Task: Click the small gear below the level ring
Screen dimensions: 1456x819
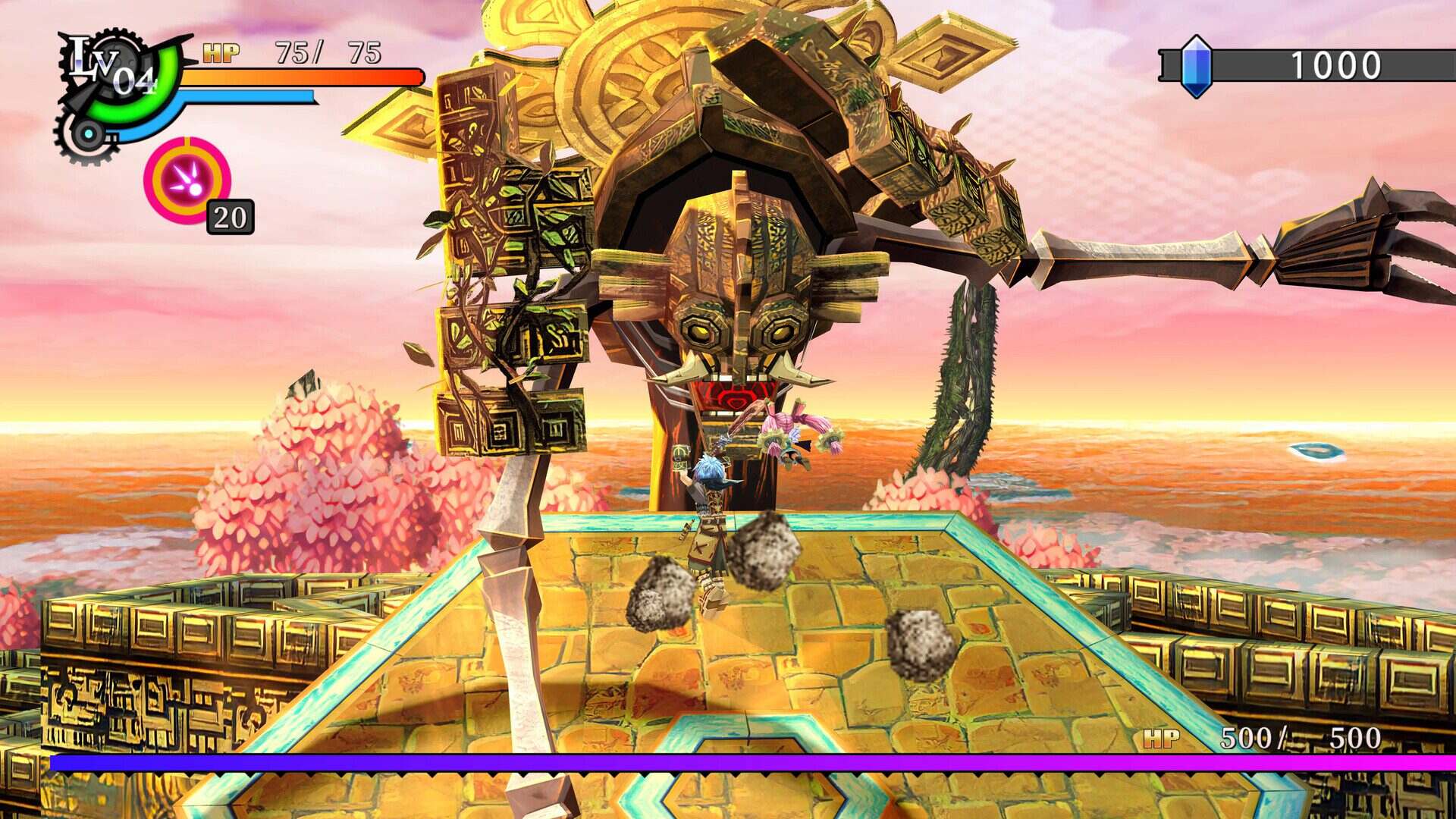Action: [x=89, y=133]
